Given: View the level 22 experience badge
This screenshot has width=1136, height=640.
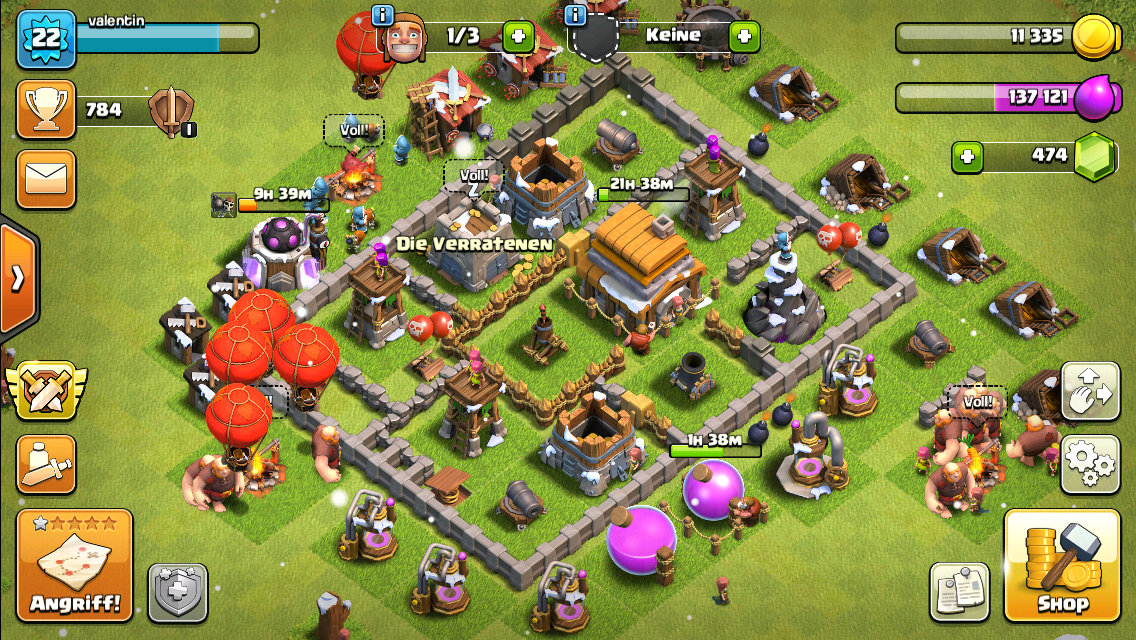Looking at the screenshot, I should point(46,38).
